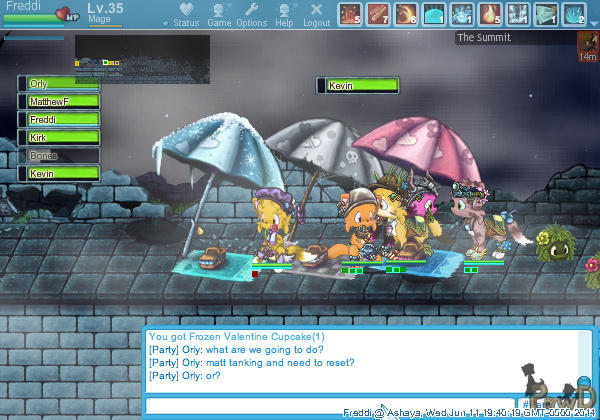Log out using the Logout button

pyautogui.click(x=316, y=14)
